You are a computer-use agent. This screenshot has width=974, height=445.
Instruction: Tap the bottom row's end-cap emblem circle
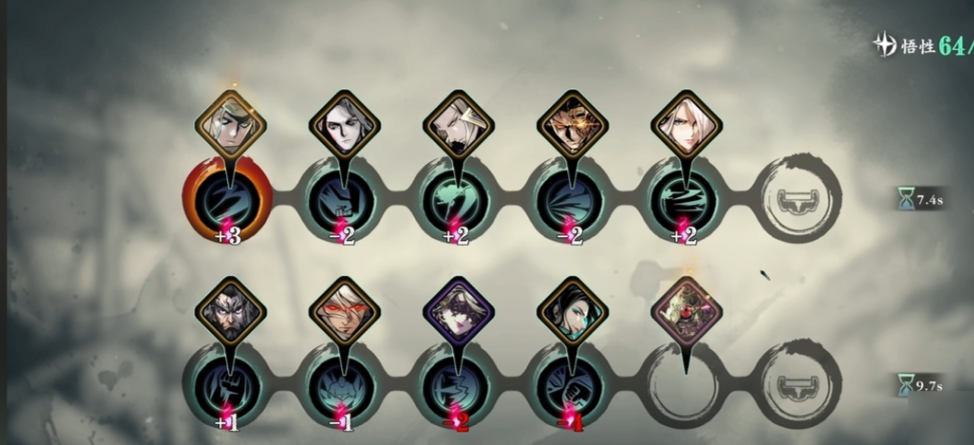(x=800, y=386)
